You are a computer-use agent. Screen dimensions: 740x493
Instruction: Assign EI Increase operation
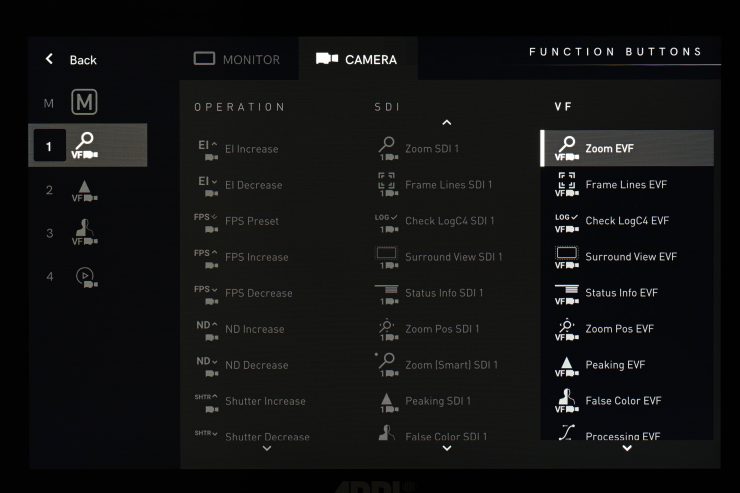[x=251, y=149]
